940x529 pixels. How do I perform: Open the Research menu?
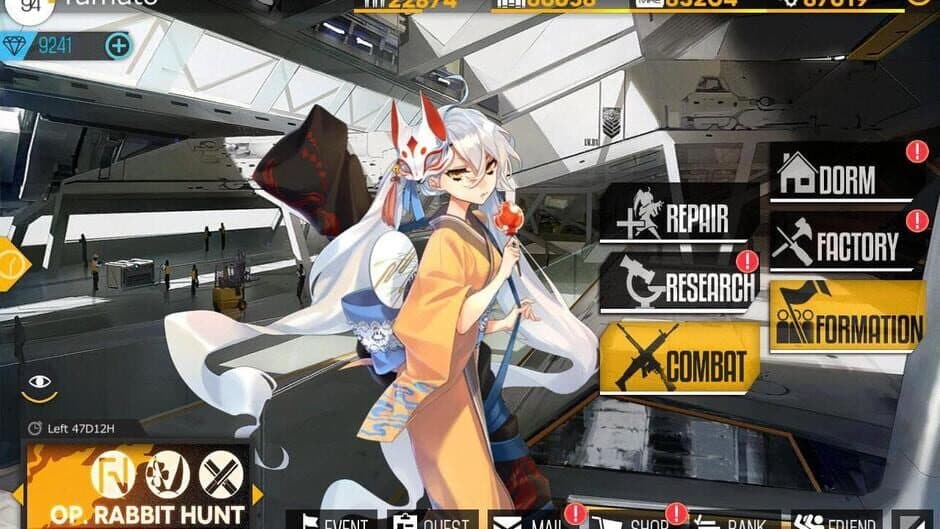pyautogui.click(x=678, y=284)
